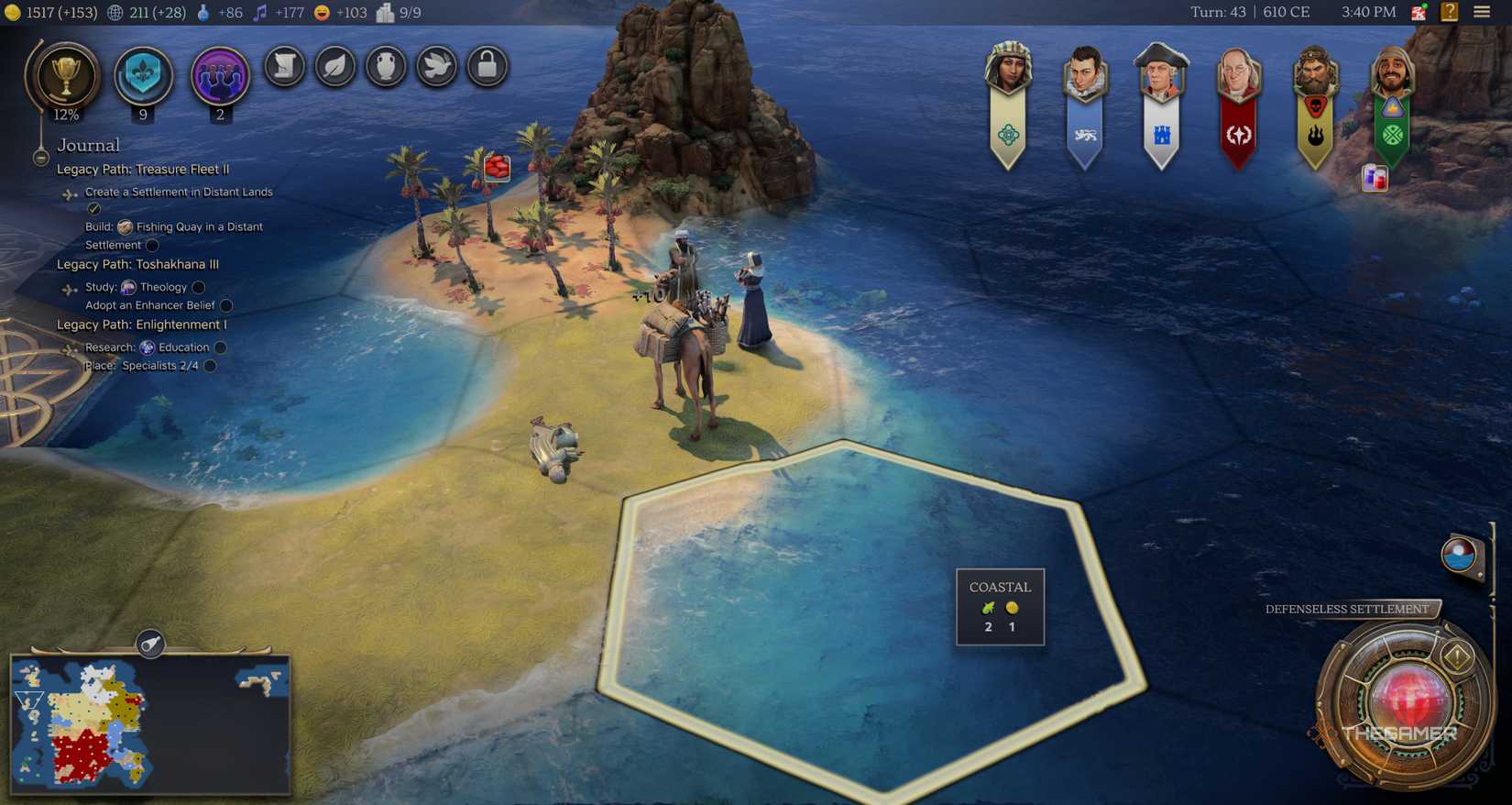Open the influence globe indicator
The height and width of the screenshot is (805, 1512).
pyautogui.click(x=114, y=12)
